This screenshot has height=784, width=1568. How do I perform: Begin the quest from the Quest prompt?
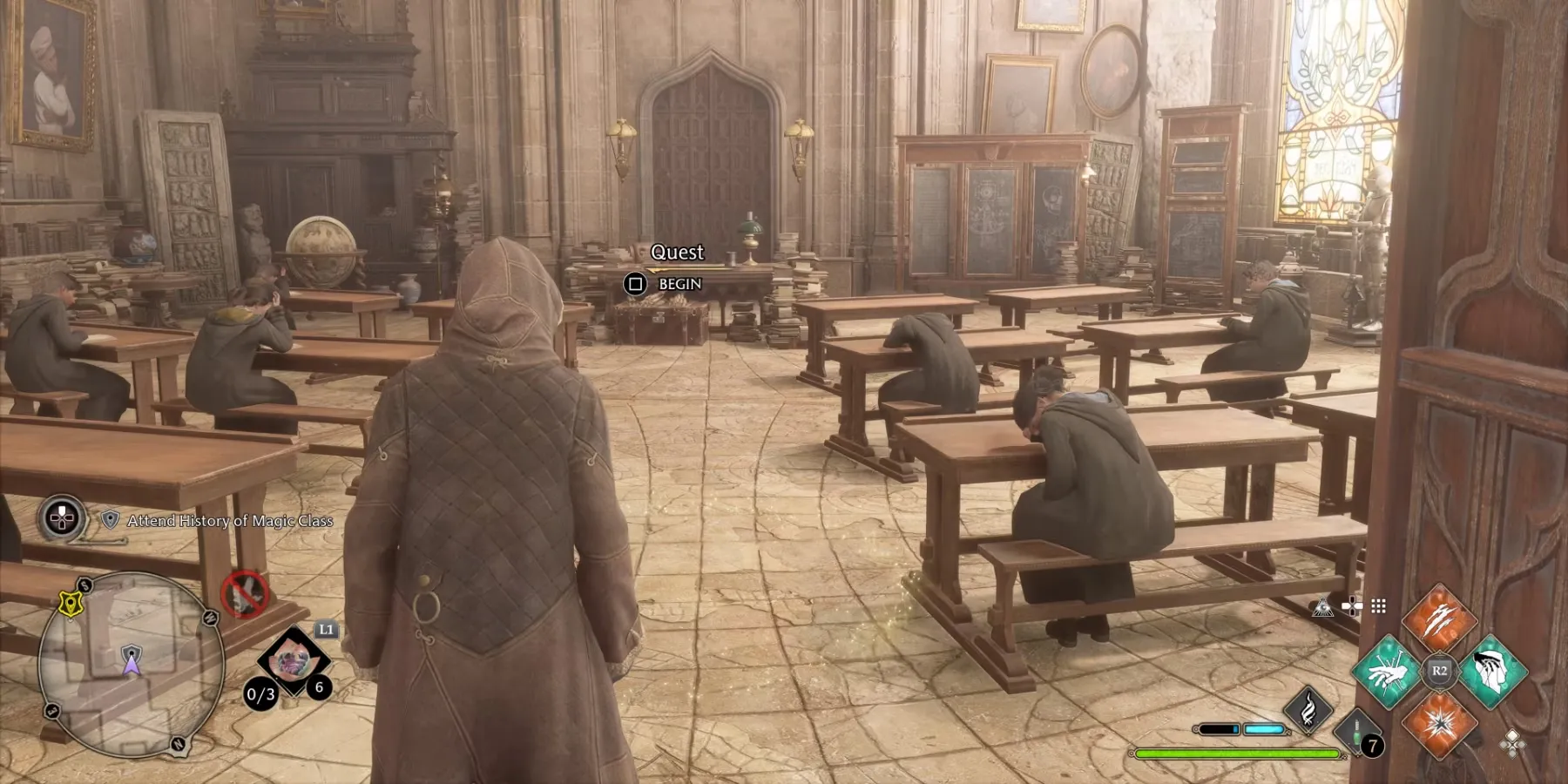coord(636,284)
